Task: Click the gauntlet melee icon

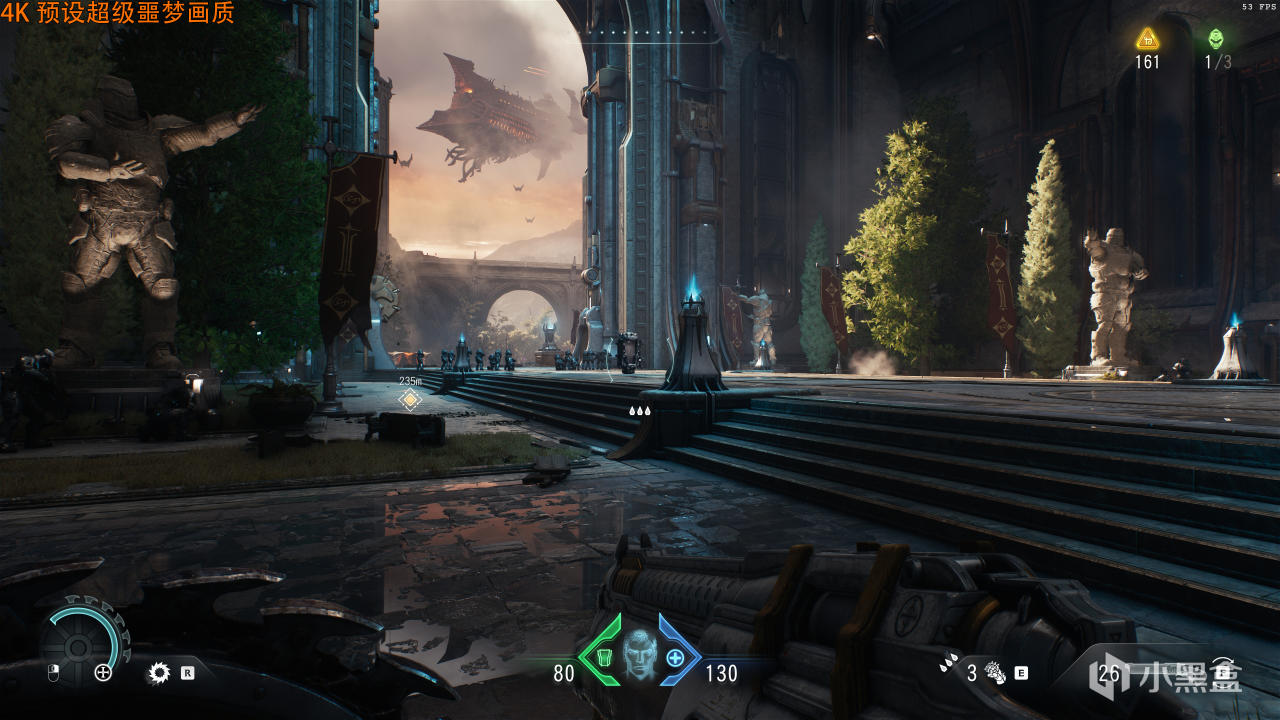Action: [994, 672]
